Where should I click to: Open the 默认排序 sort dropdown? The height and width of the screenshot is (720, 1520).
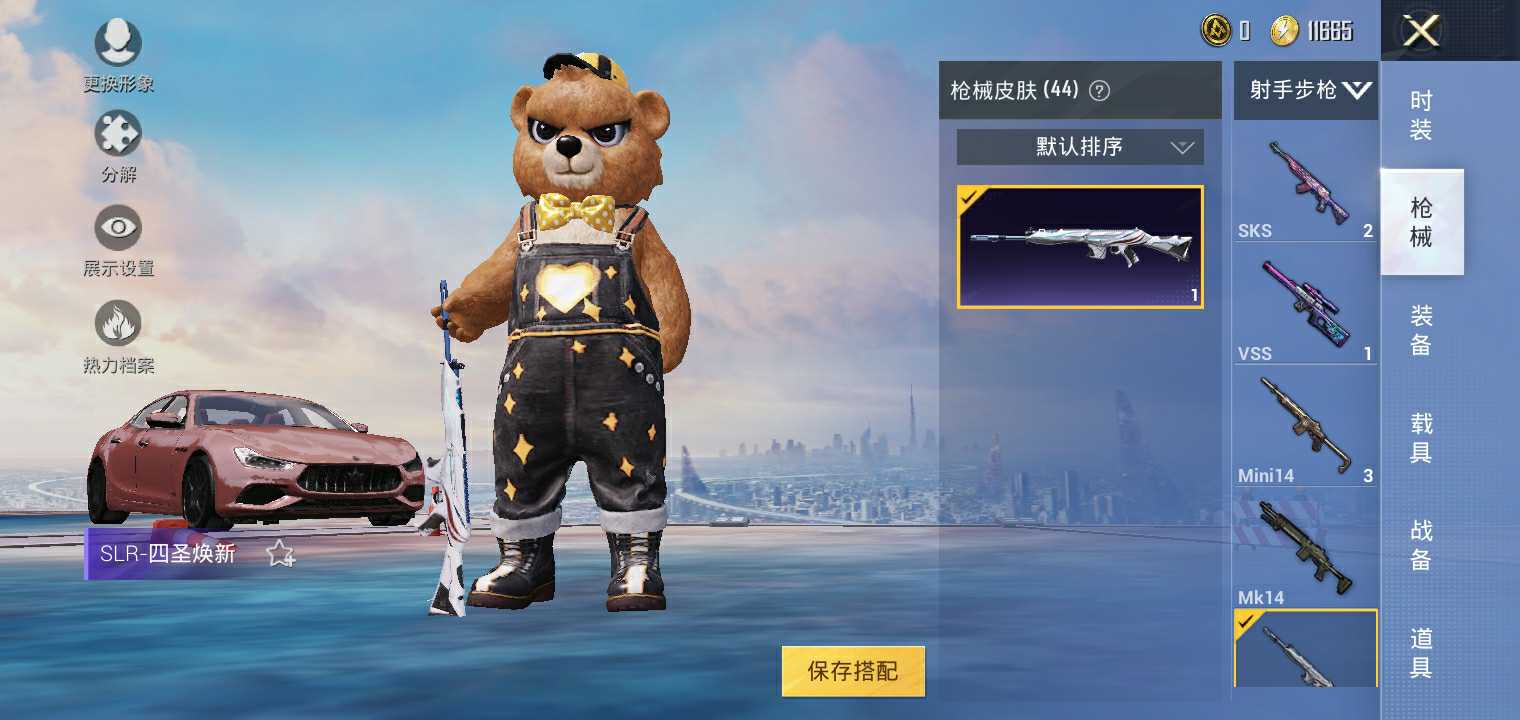(x=1080, y=148)
